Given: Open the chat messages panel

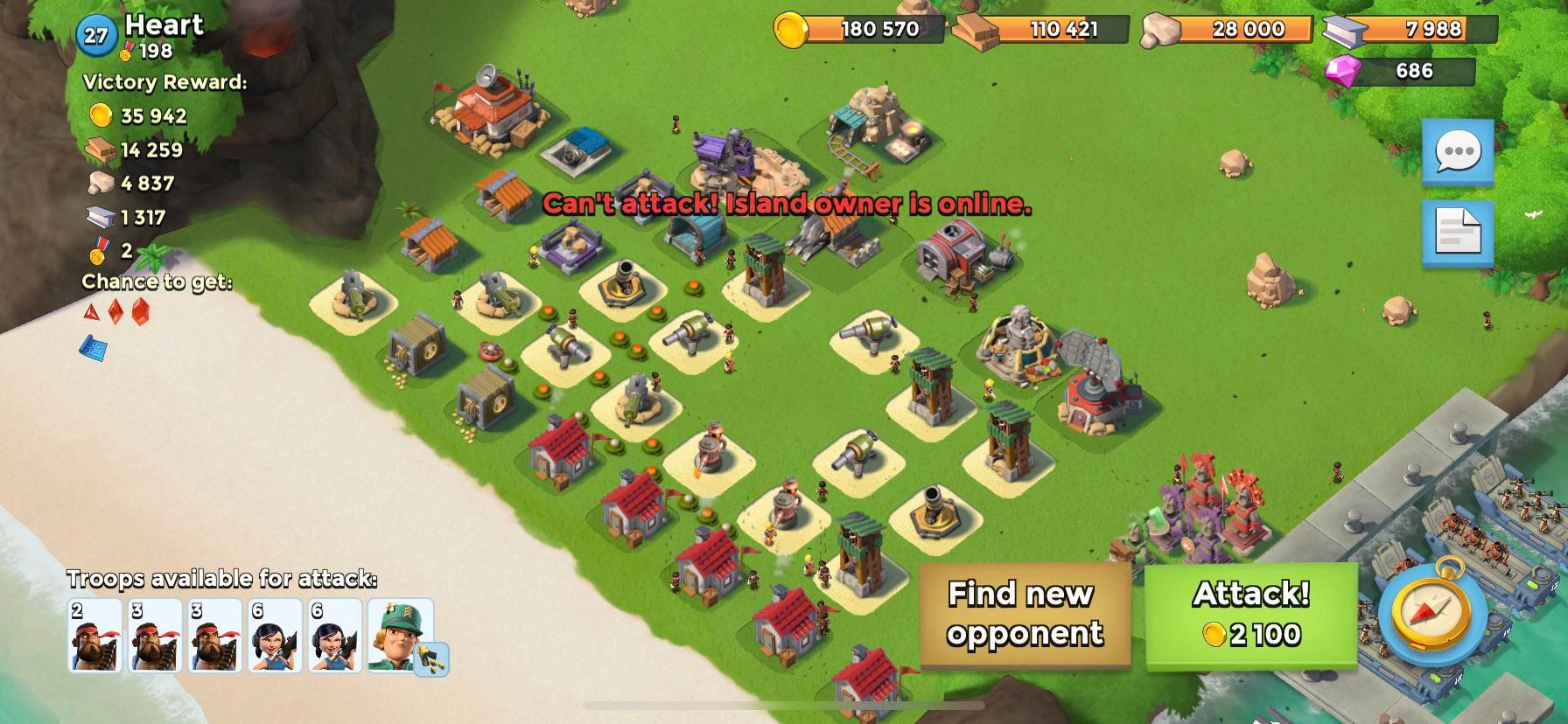Looking at the screenshot, I should point(1458,153).
